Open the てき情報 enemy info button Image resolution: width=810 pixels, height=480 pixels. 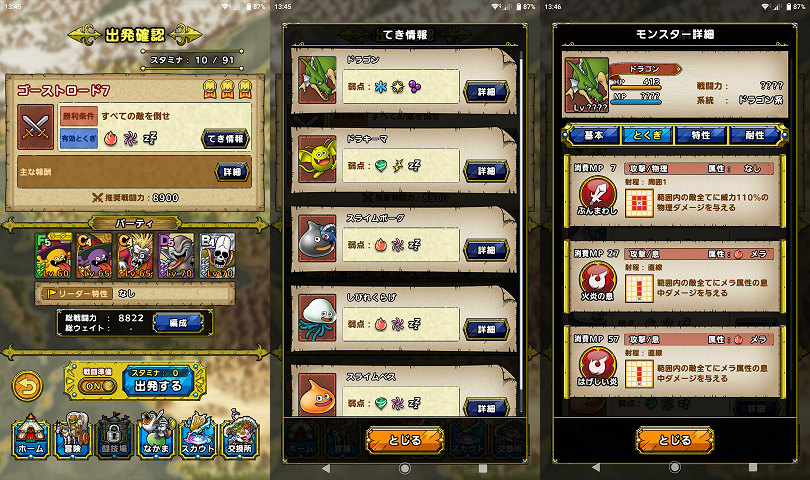pyautogui.click(x=226, y=138)
